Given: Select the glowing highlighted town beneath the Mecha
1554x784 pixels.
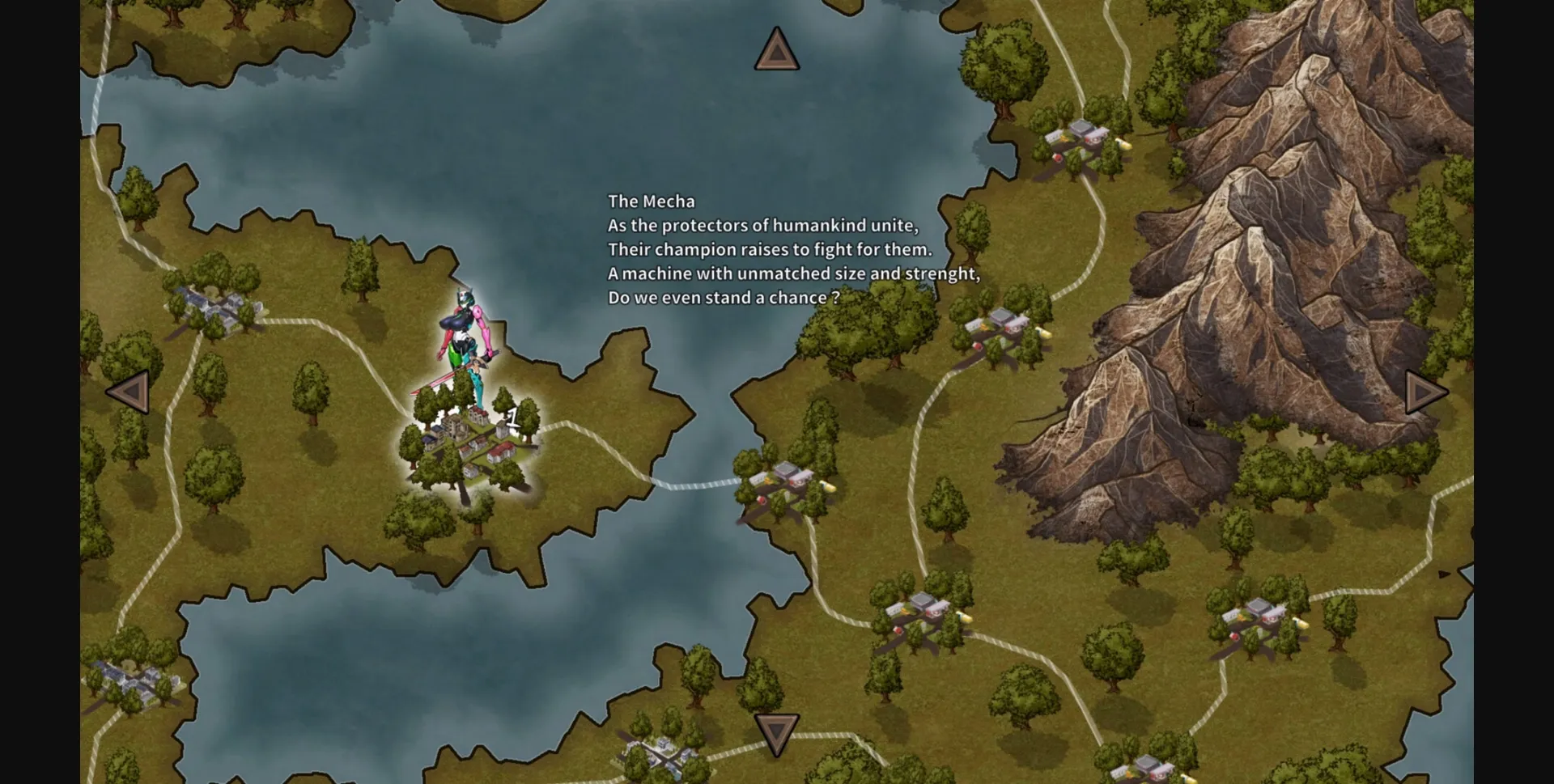Looking at the screenshot, I should 470,449.
